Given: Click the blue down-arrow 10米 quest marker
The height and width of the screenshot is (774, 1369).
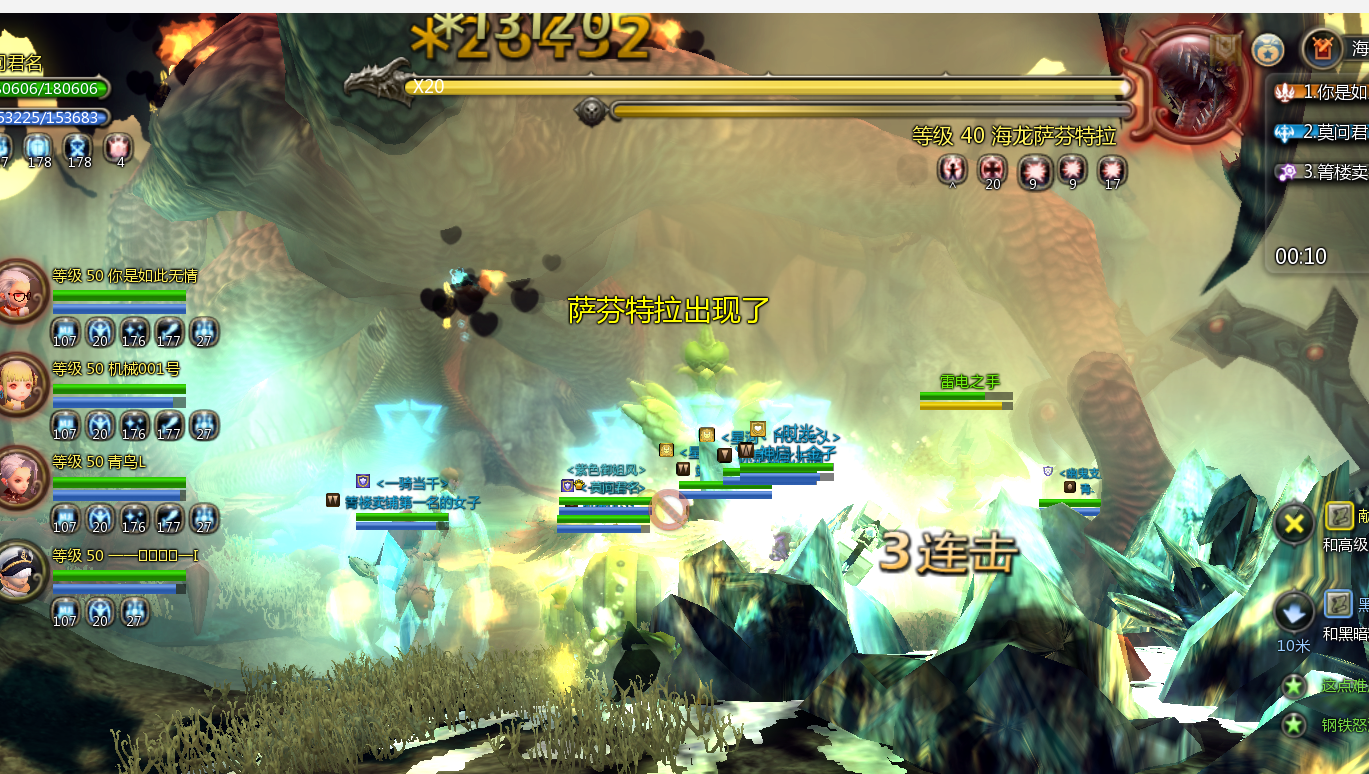Looking at the screenshot, I should (x=1294, y=611).
